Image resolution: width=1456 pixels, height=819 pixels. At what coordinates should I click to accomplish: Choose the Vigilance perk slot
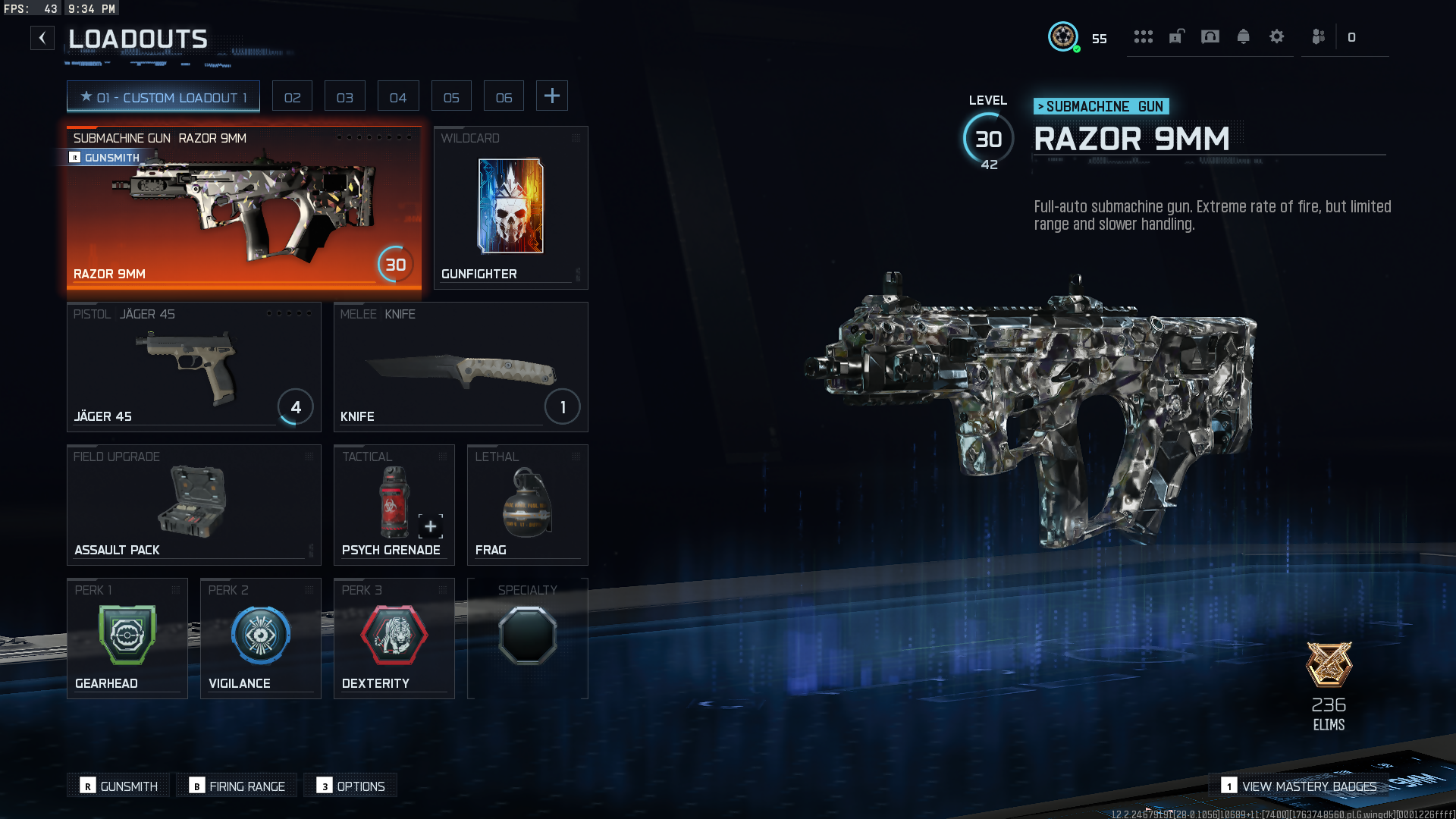pyautogui.click(x=260, y=639)
